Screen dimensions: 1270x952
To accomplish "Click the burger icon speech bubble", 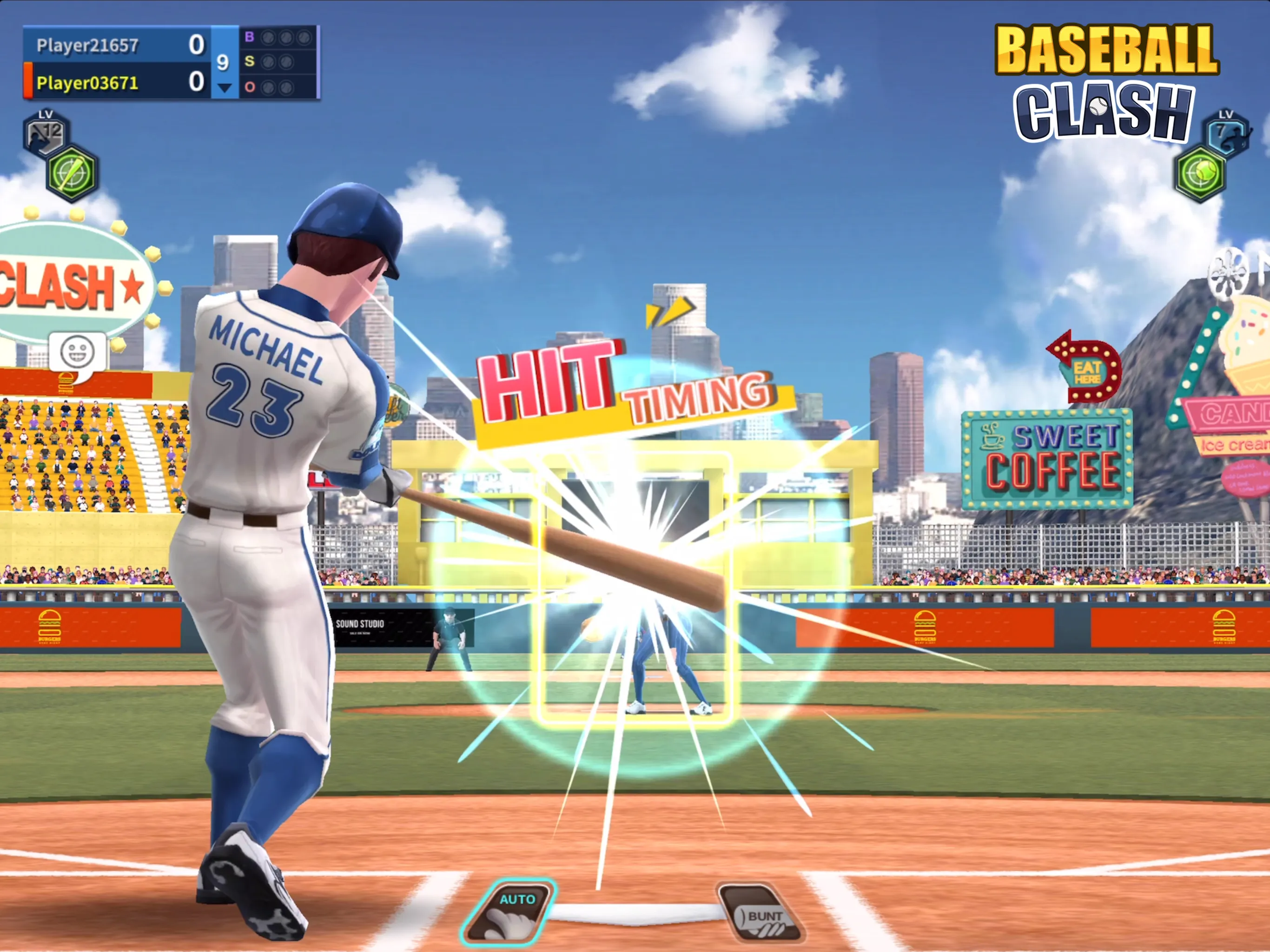I will pos(66,382).
